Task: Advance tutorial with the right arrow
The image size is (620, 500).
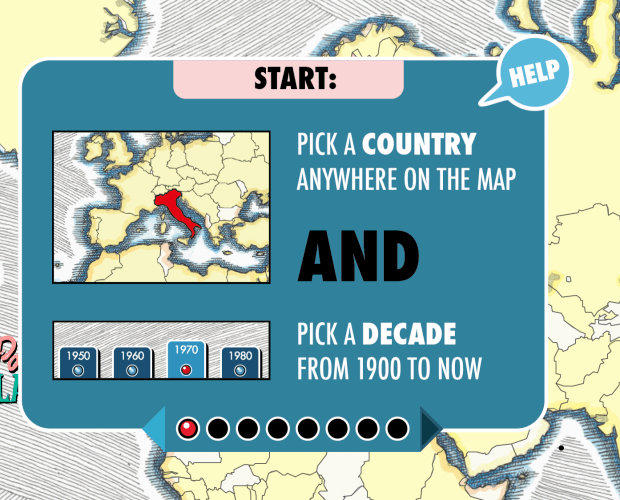Action: [430, 429]
